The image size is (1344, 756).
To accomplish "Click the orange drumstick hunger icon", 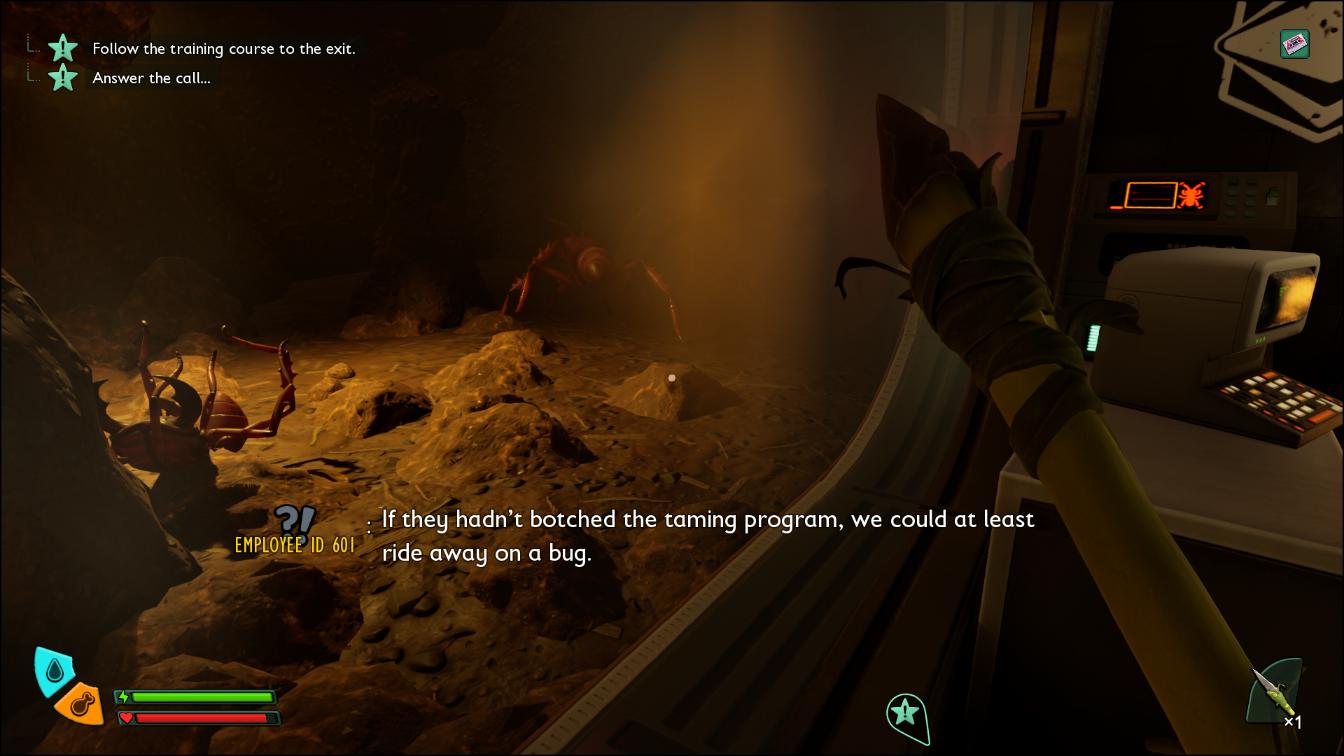I will (x=81, y=704).
